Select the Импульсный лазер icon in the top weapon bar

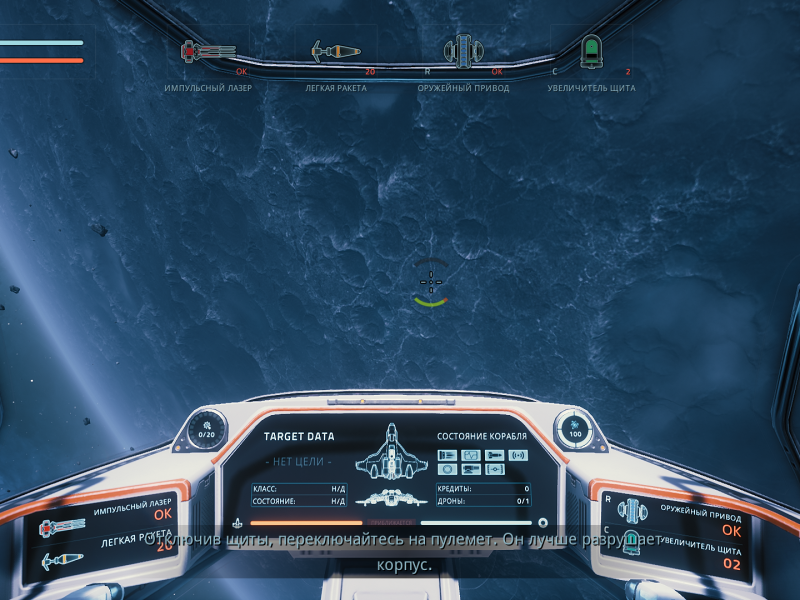tap(207, 50)
